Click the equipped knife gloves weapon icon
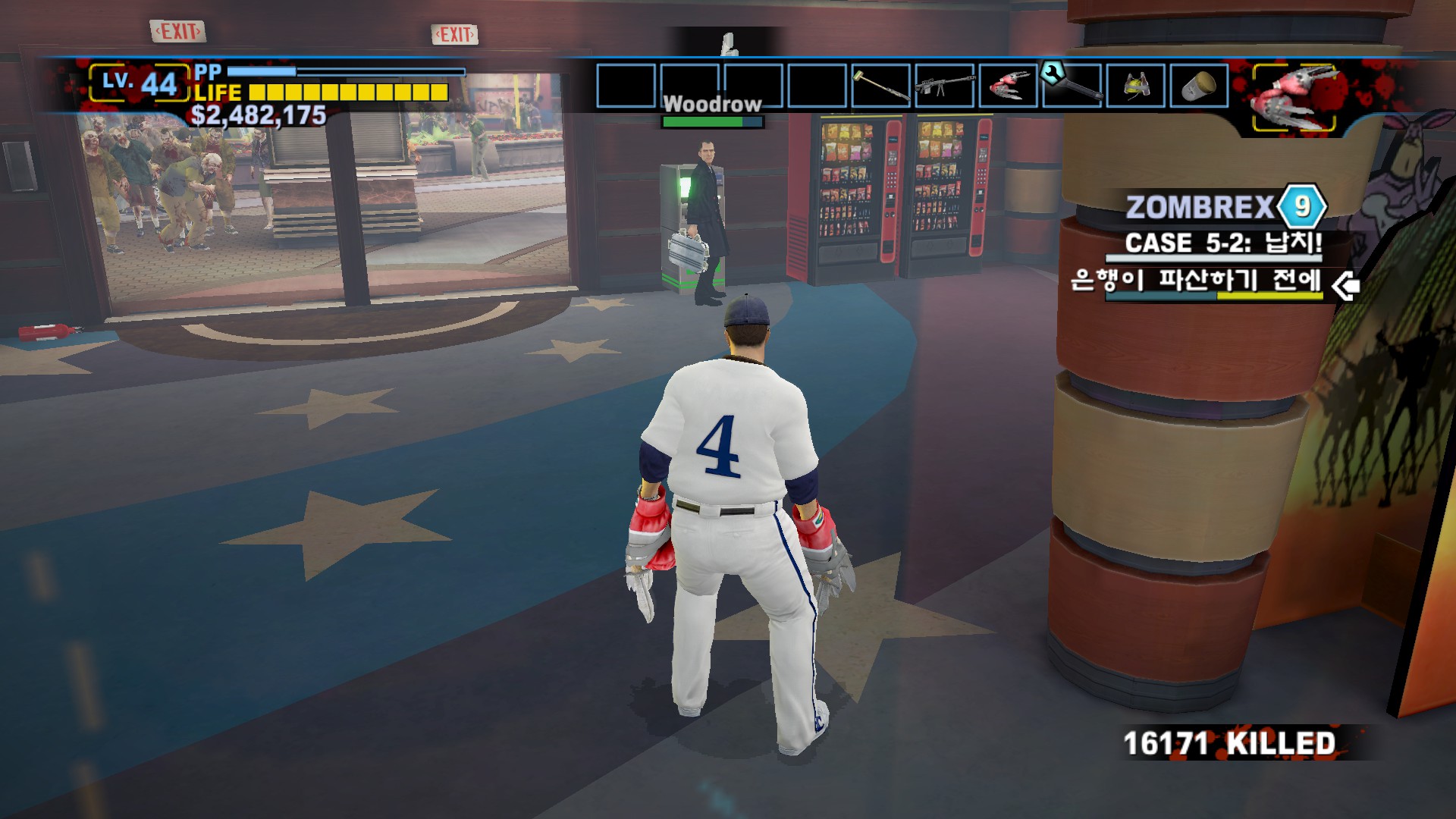Image resolution: width=1456 pixels, height=819 pixels. tap(1294, 98)
